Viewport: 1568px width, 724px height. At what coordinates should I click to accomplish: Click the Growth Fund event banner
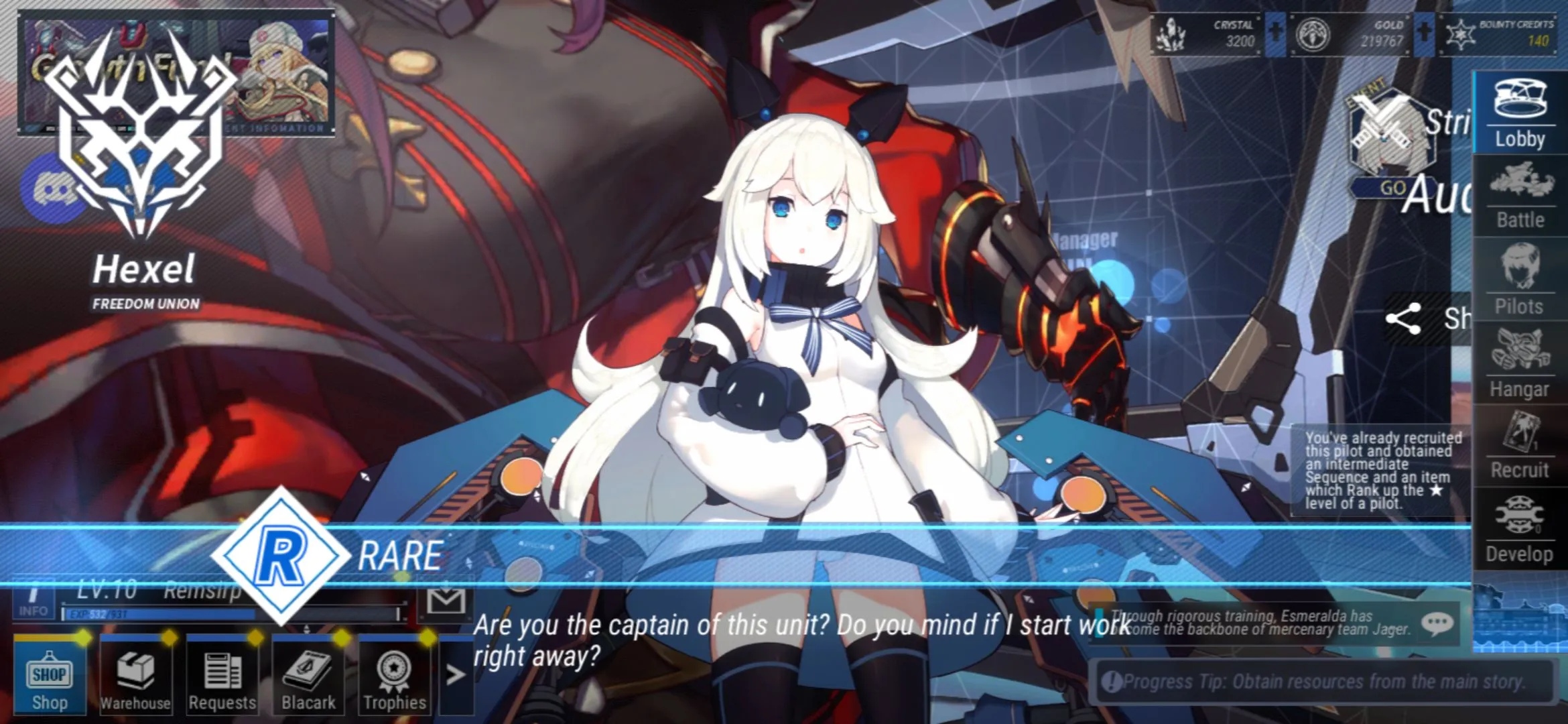(177, 74)
